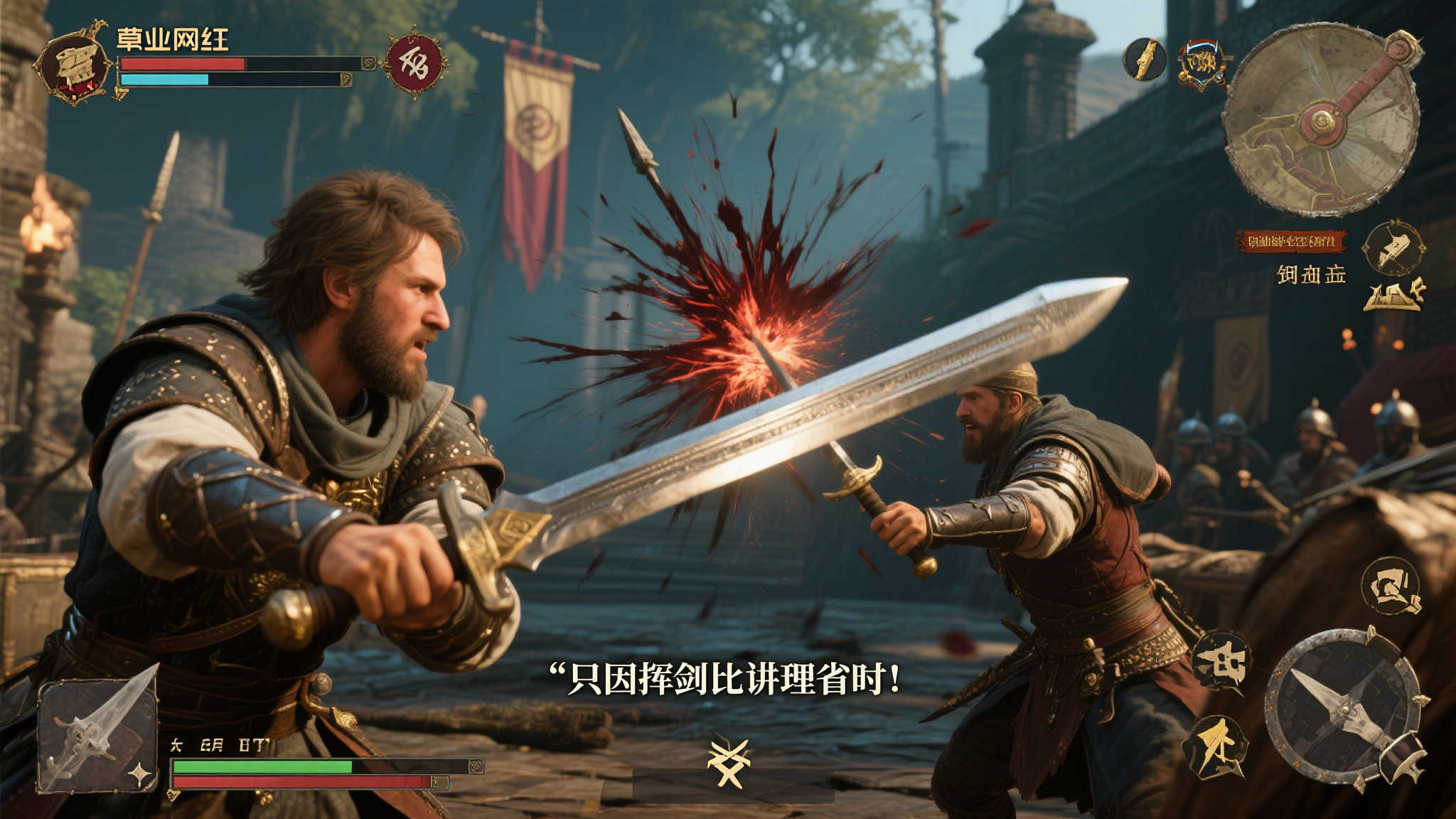Open the round icon right of the quest banner
Image resolution: width=1456 pixels, height=819 pixels.
click(x=1393, y=248)
